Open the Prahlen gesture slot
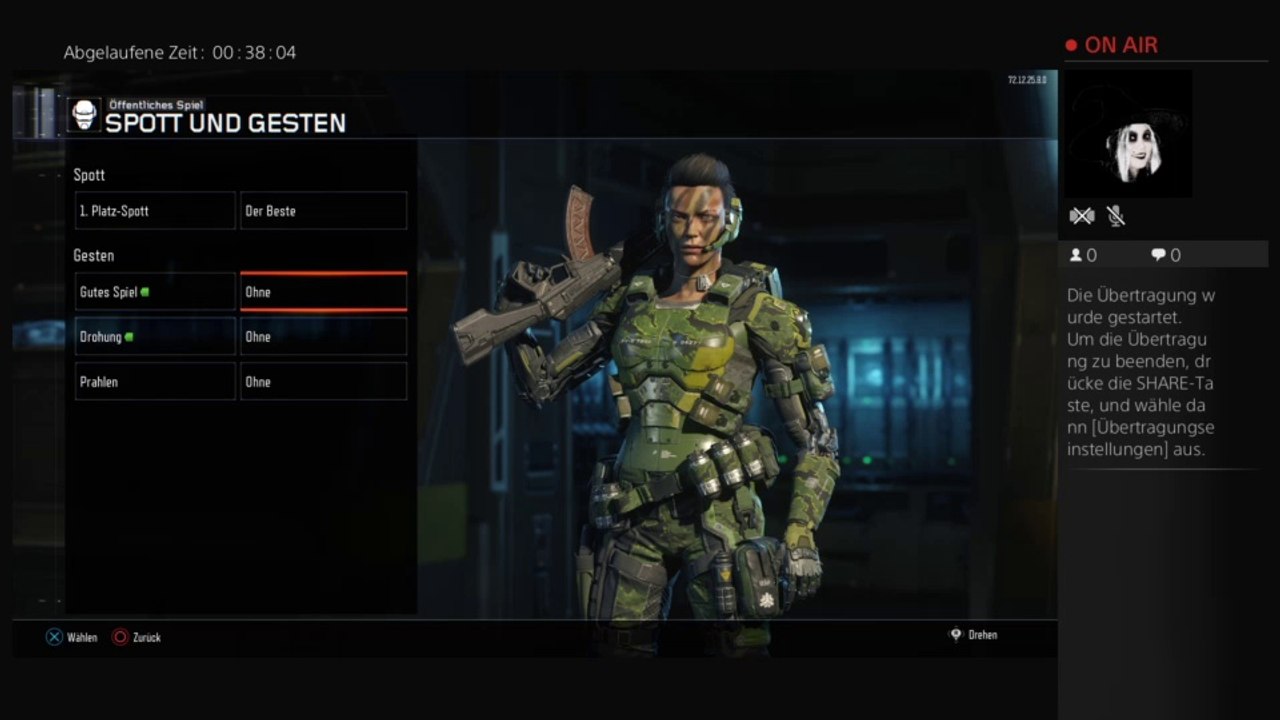1280x720 pixels. 155,382
